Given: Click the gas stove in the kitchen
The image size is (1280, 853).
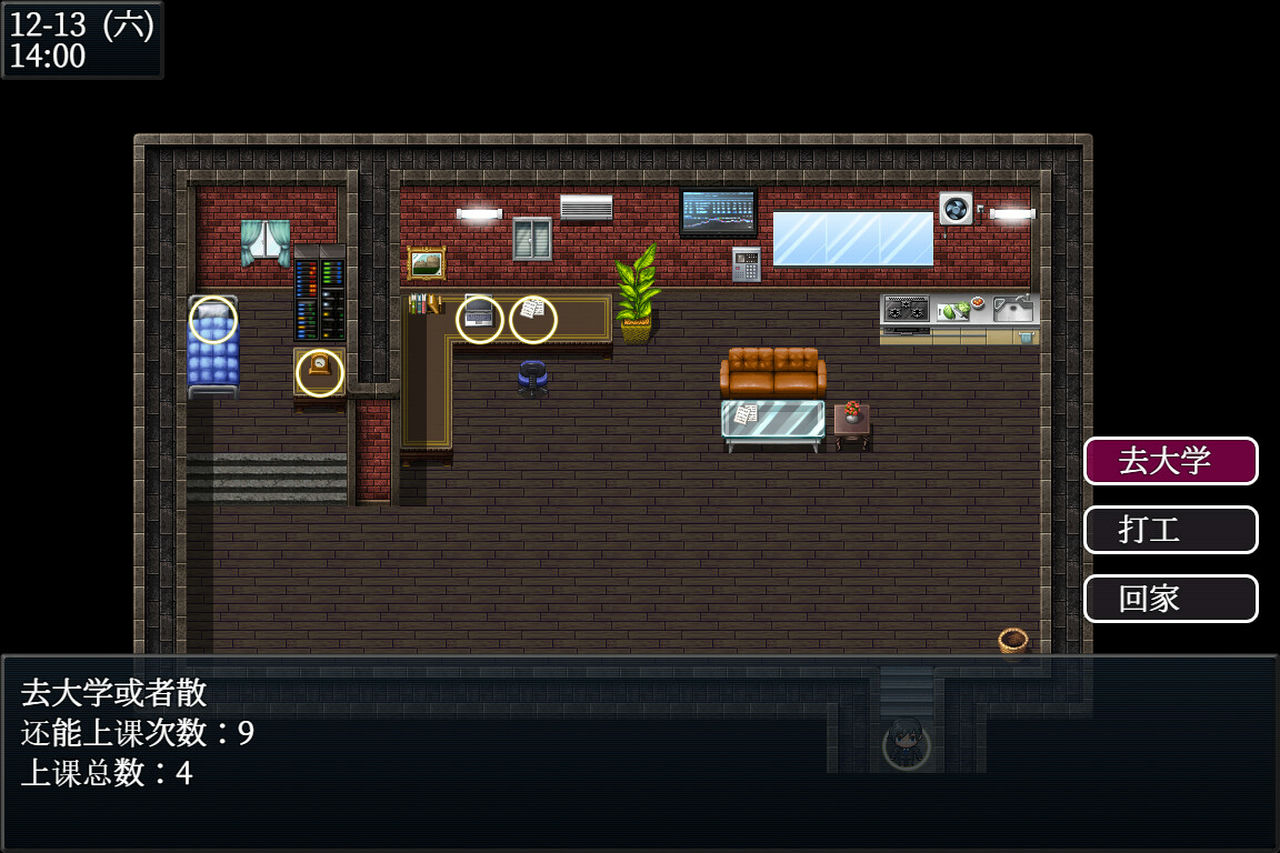Looking at the screenshot, I should [906, 310].
